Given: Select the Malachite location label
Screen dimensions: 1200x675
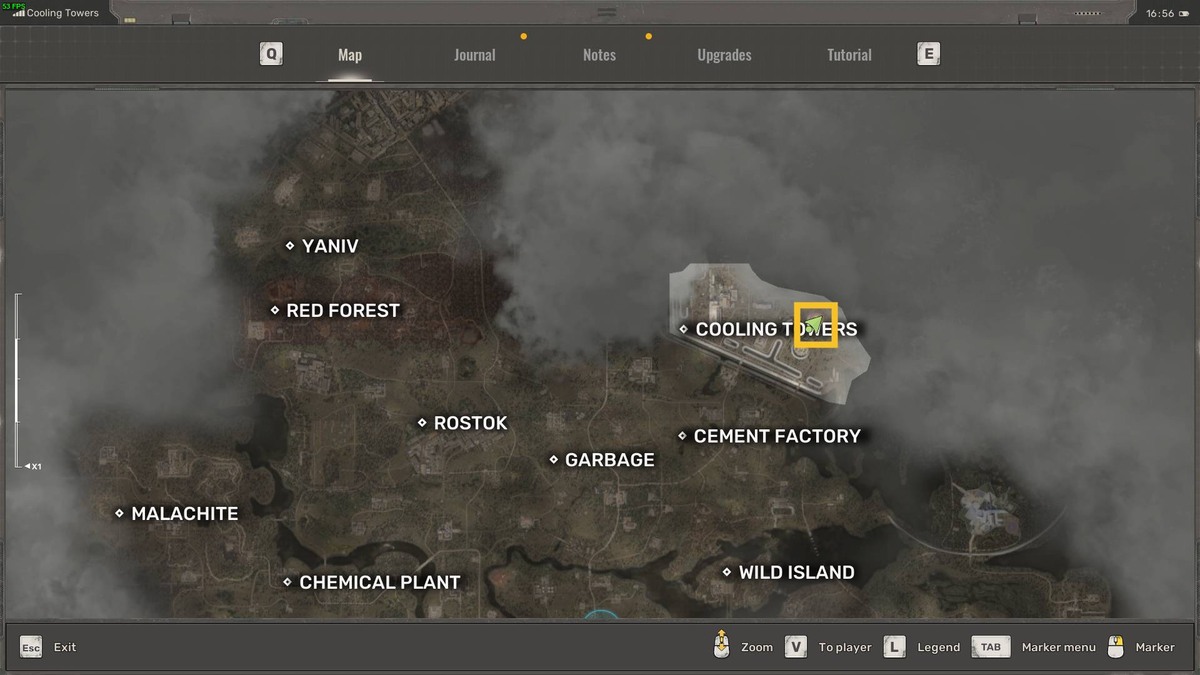Looking at the screenshot, I should (184, 514).
